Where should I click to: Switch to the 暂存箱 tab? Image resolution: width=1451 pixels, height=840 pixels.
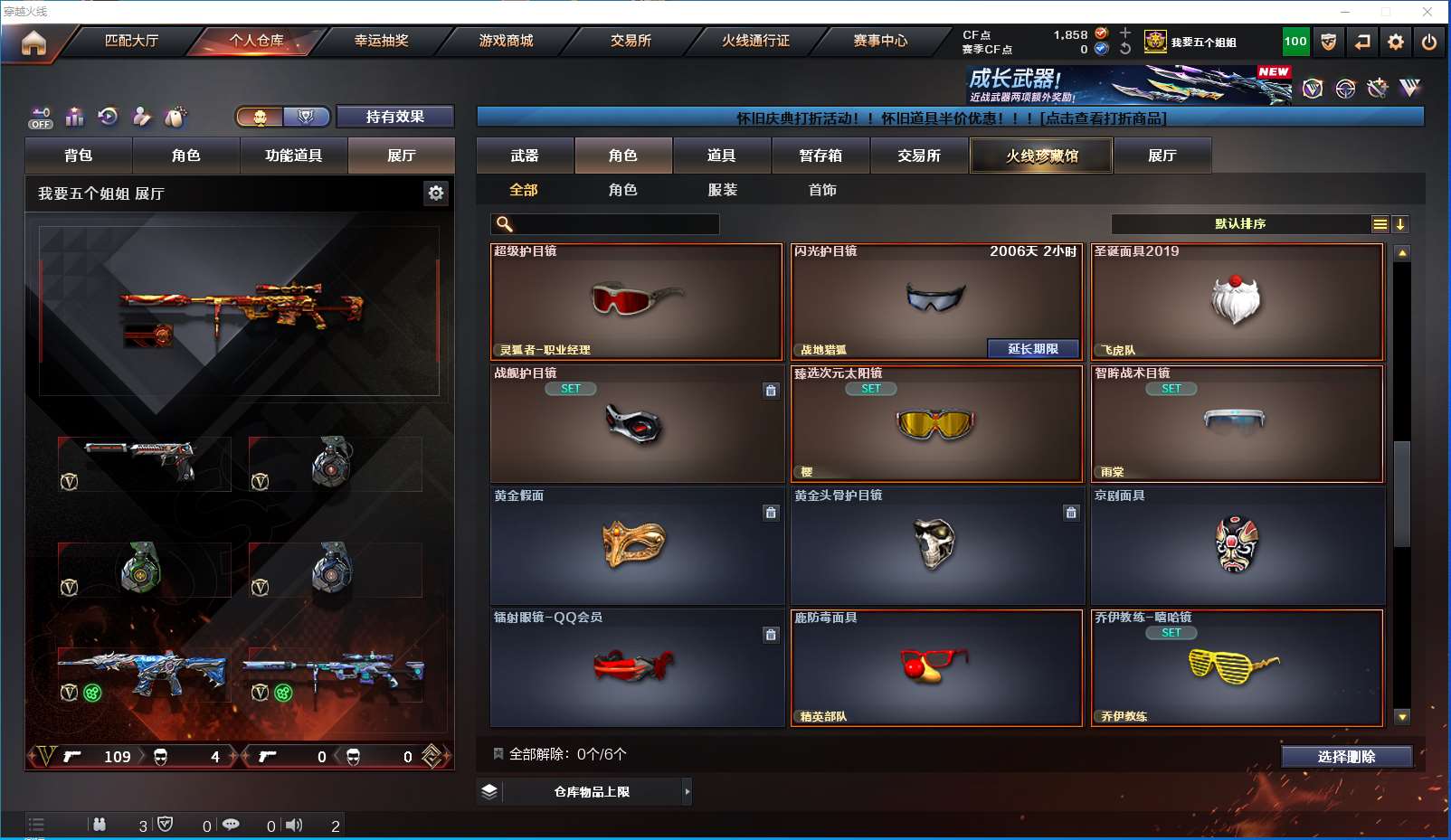pyautogui.click(x=820, y=156)
